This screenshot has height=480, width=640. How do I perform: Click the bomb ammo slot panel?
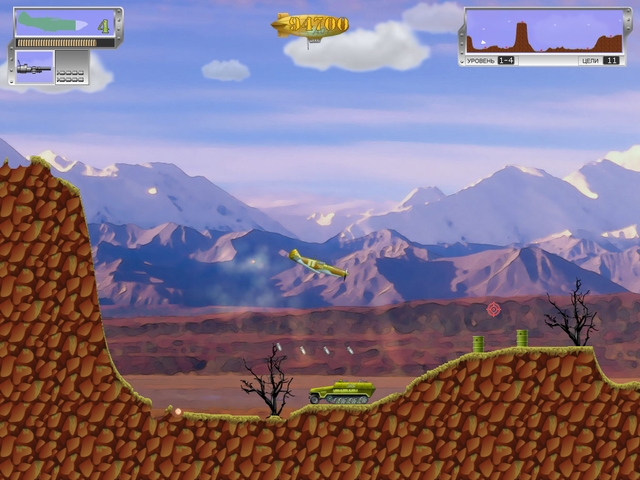(71, 67)
